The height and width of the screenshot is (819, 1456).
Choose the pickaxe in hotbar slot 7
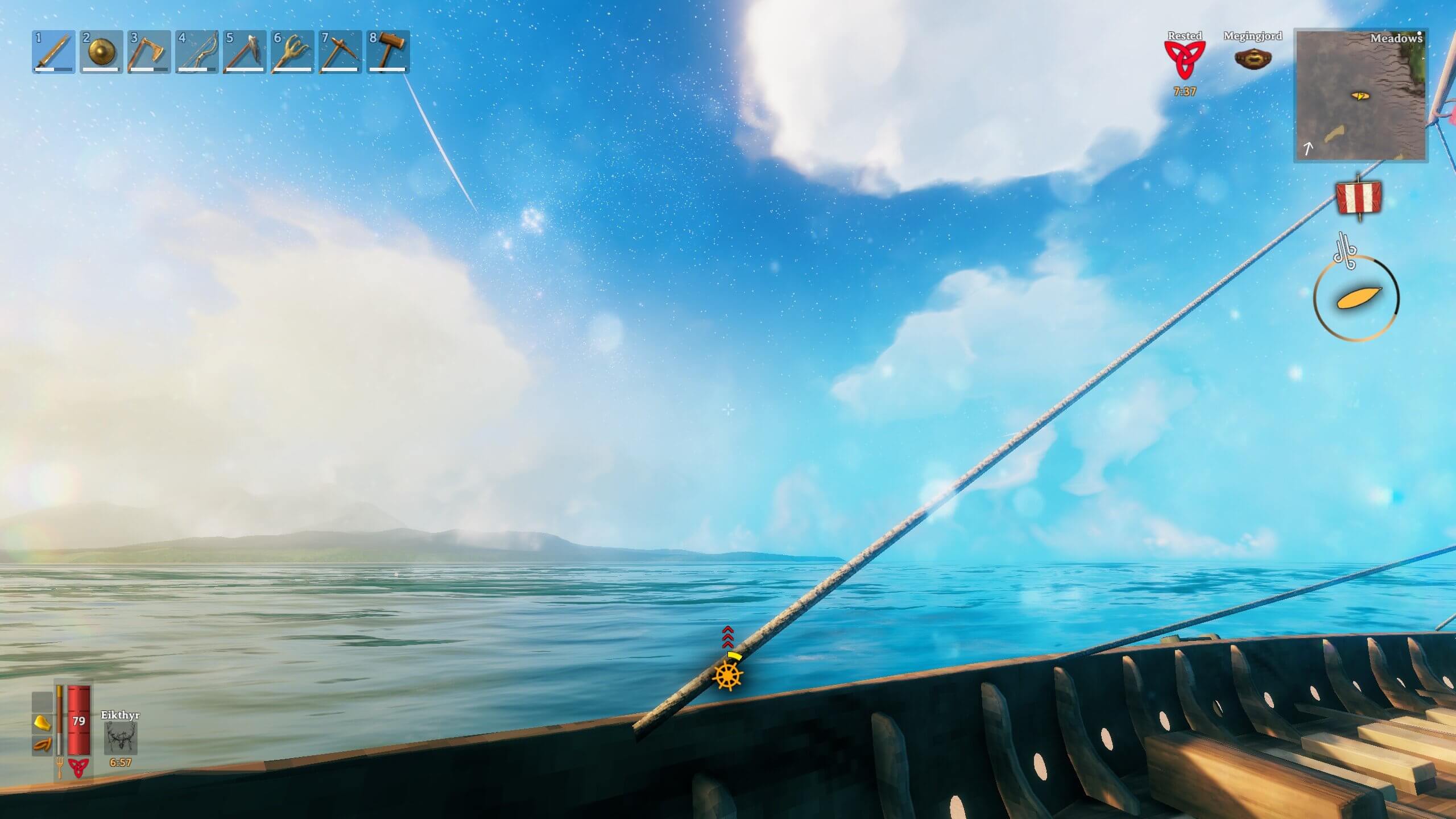[340, 52]
